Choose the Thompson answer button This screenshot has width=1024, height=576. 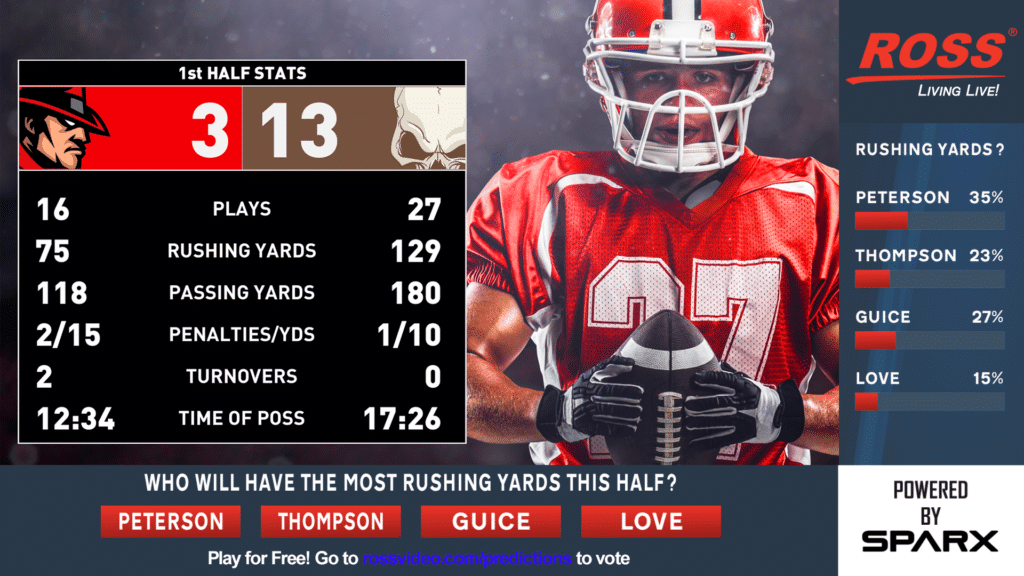(x=330, y=521)
